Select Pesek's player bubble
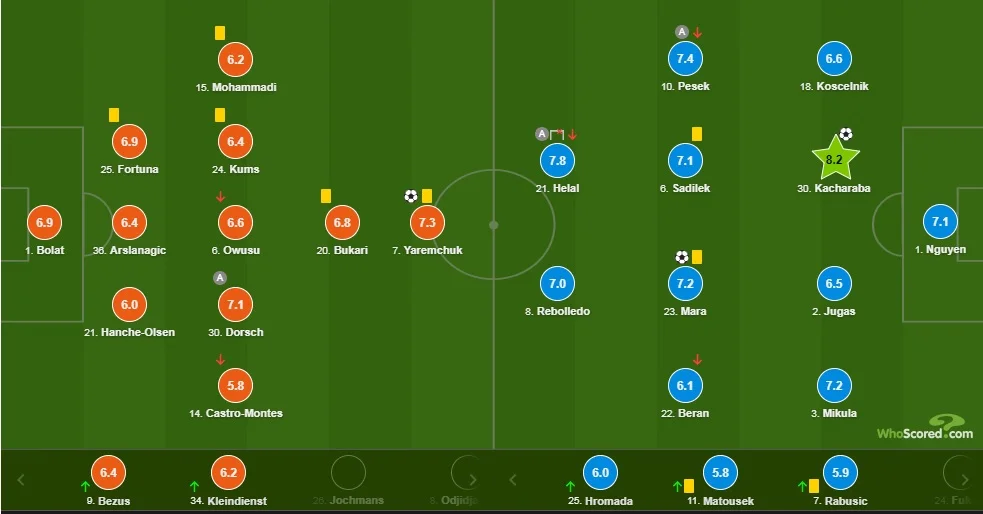 tap(685, 59)
